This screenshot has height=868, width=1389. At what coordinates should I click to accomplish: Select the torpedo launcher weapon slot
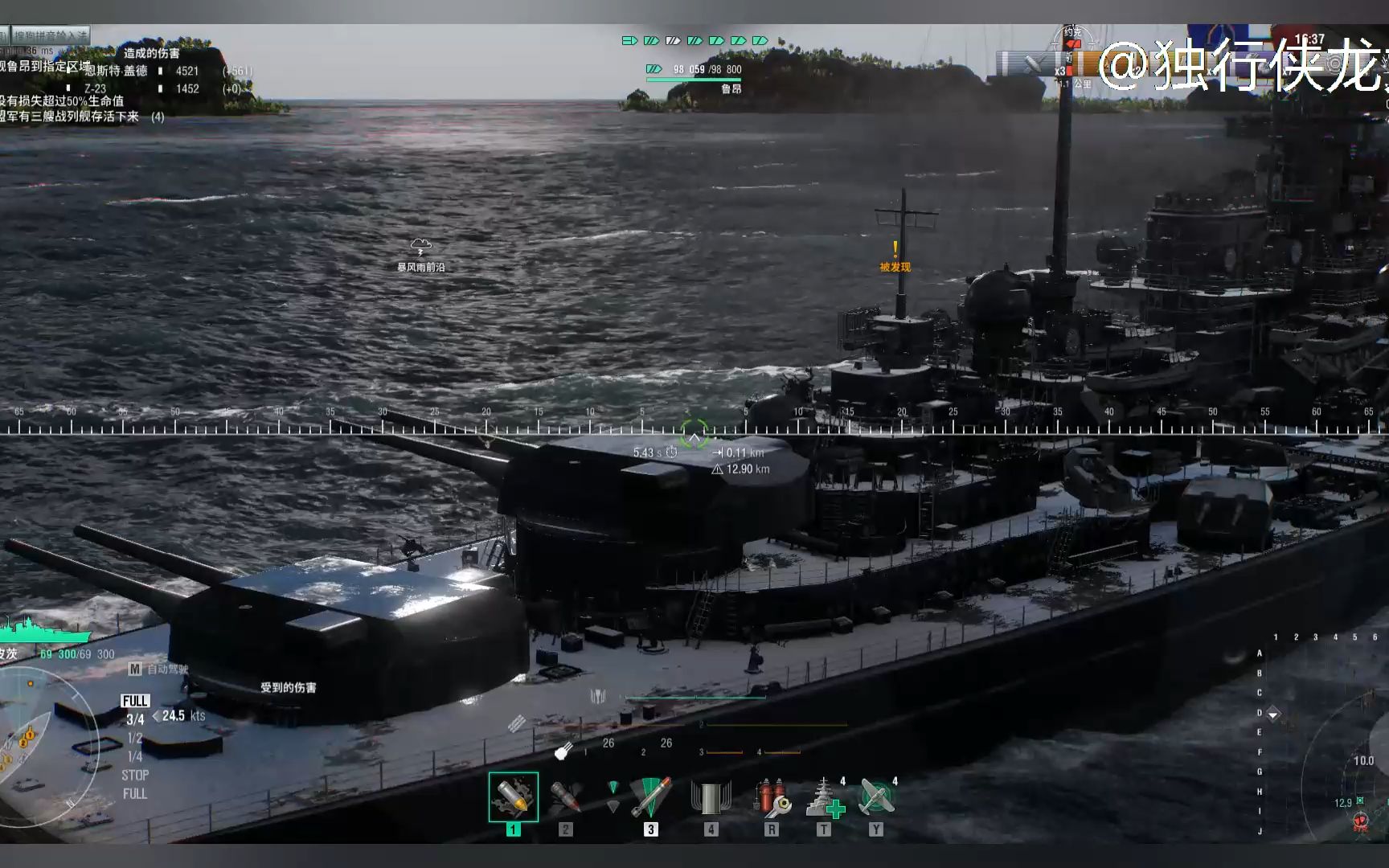click(x=650, y=796)
